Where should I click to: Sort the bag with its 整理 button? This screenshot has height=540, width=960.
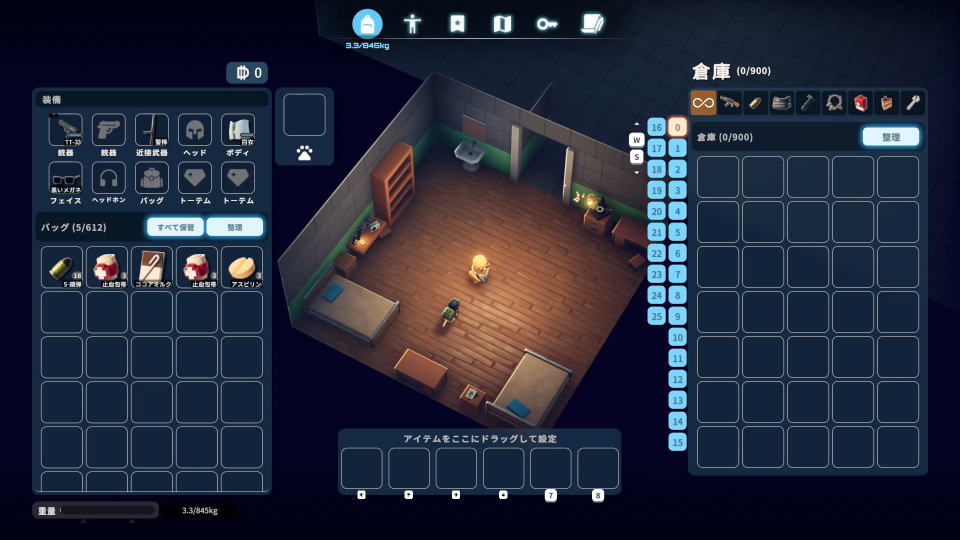(235, 227)
